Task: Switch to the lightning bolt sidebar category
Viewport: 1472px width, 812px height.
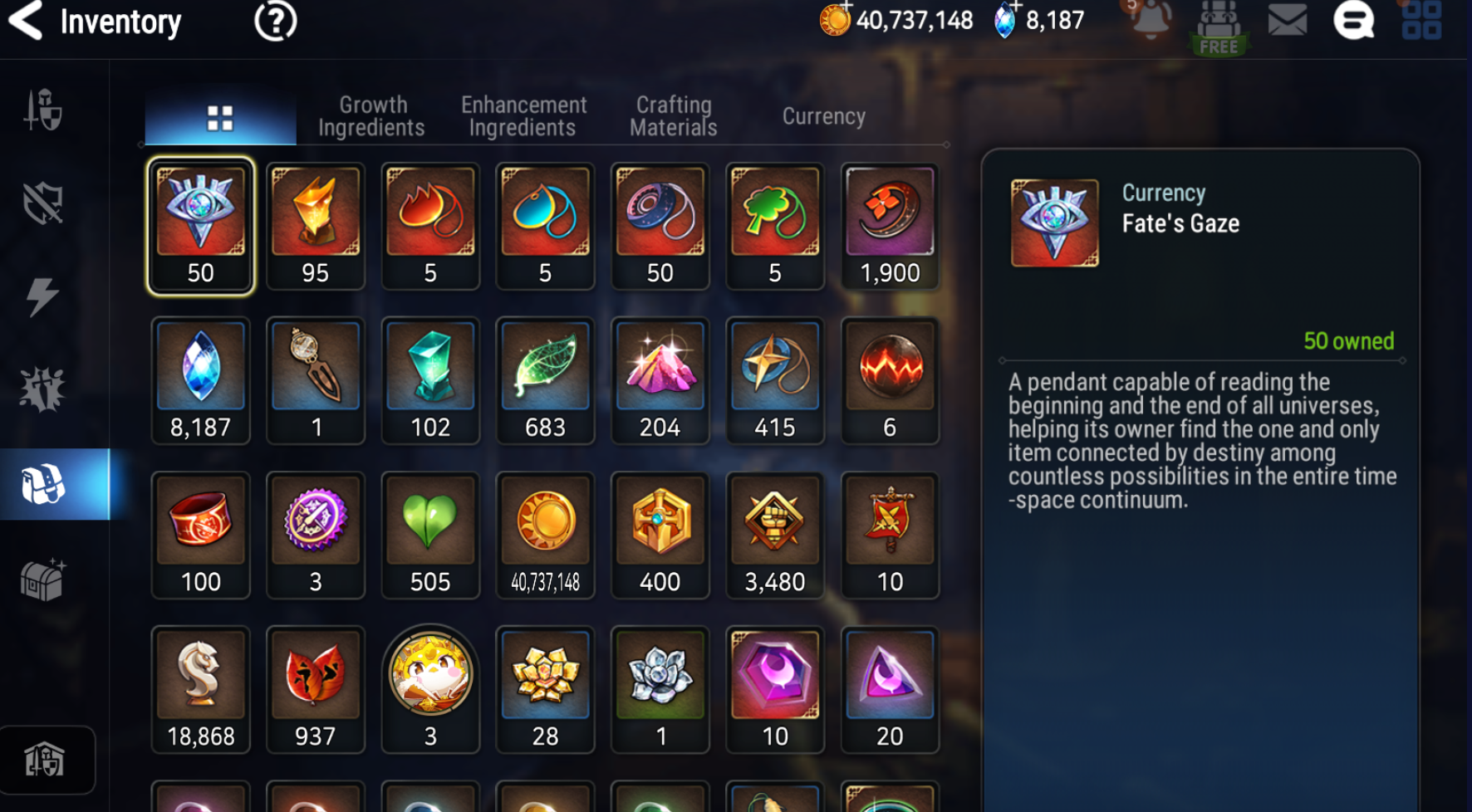Action: (43, 296)
